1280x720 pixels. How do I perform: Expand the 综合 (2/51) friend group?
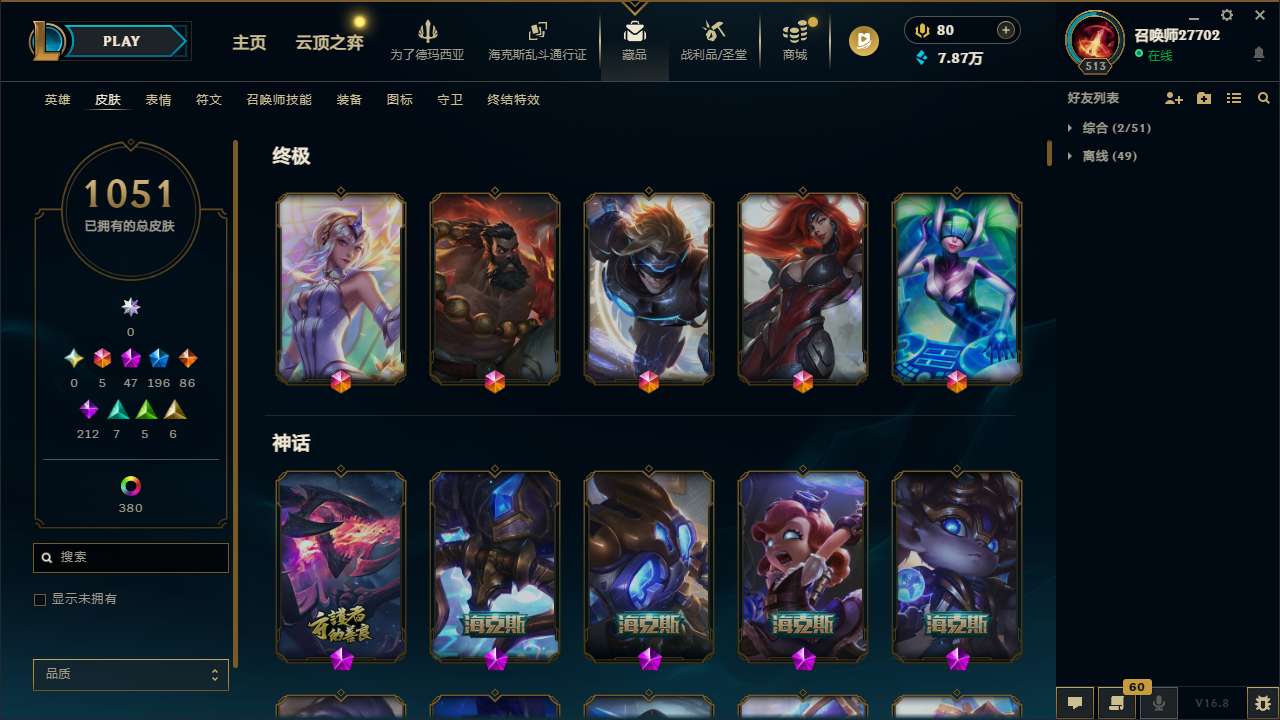tap(1112, 128)
